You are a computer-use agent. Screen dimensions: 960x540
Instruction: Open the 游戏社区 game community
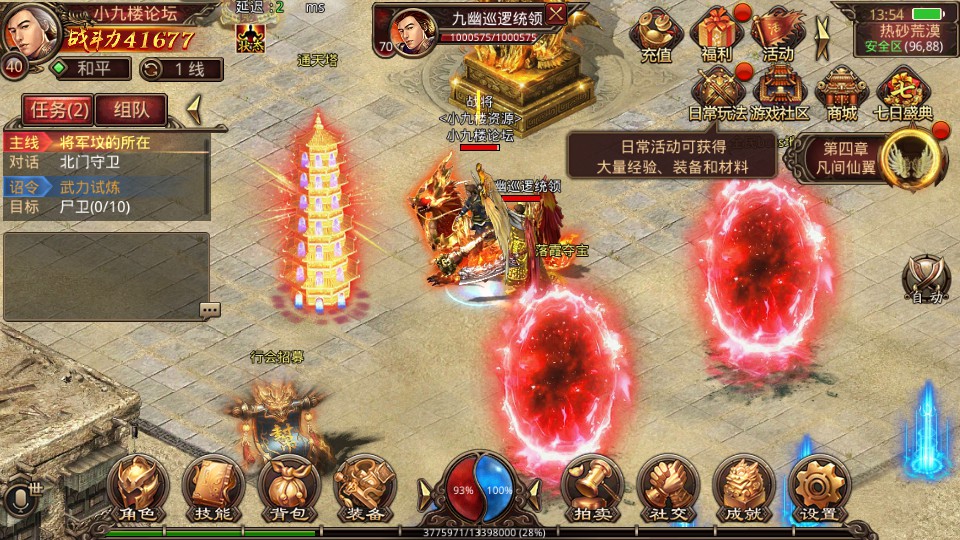point(780,93)
